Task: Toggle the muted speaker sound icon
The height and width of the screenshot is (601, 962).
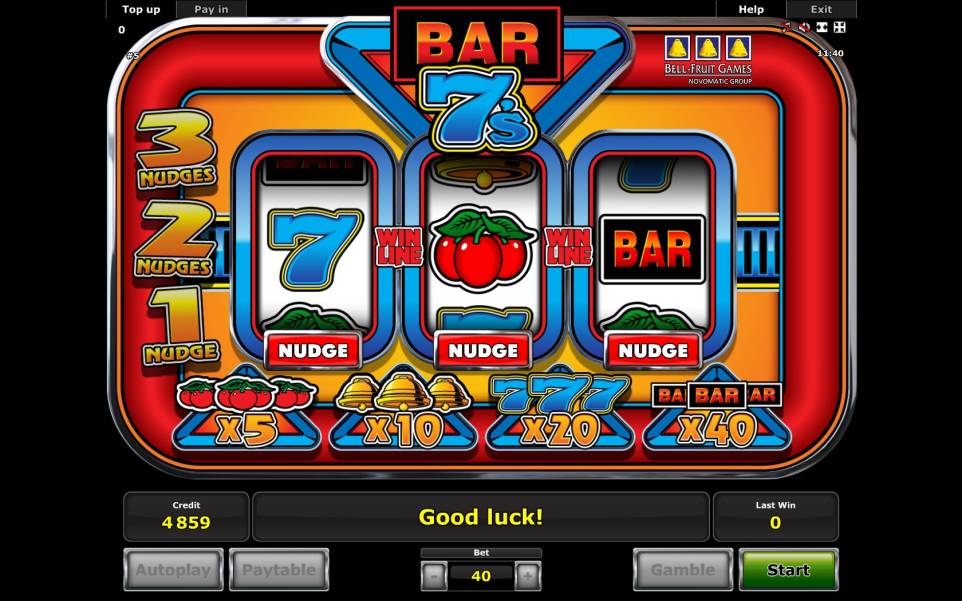Action: click(804, 27)
